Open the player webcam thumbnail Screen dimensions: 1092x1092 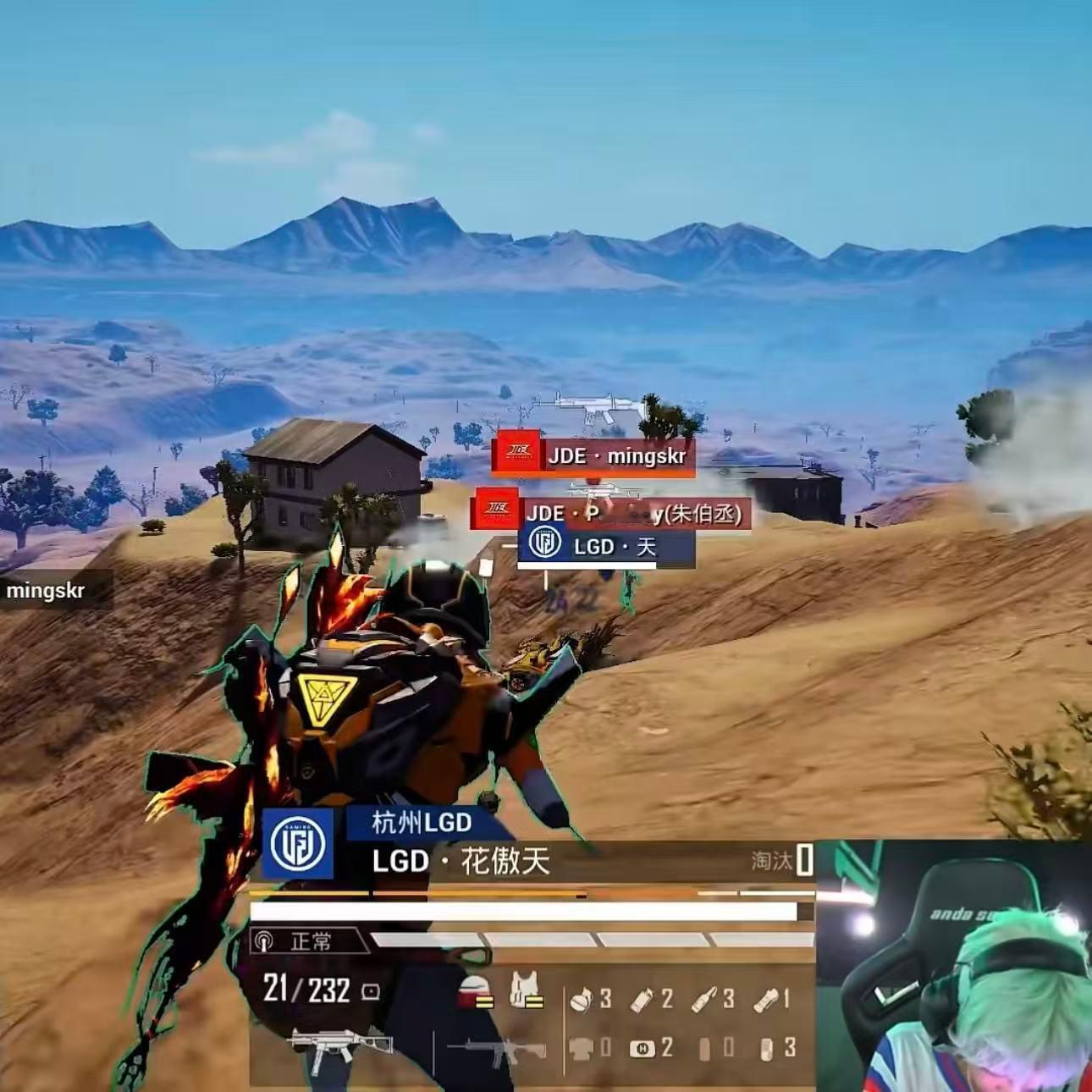tap(954, 966)
